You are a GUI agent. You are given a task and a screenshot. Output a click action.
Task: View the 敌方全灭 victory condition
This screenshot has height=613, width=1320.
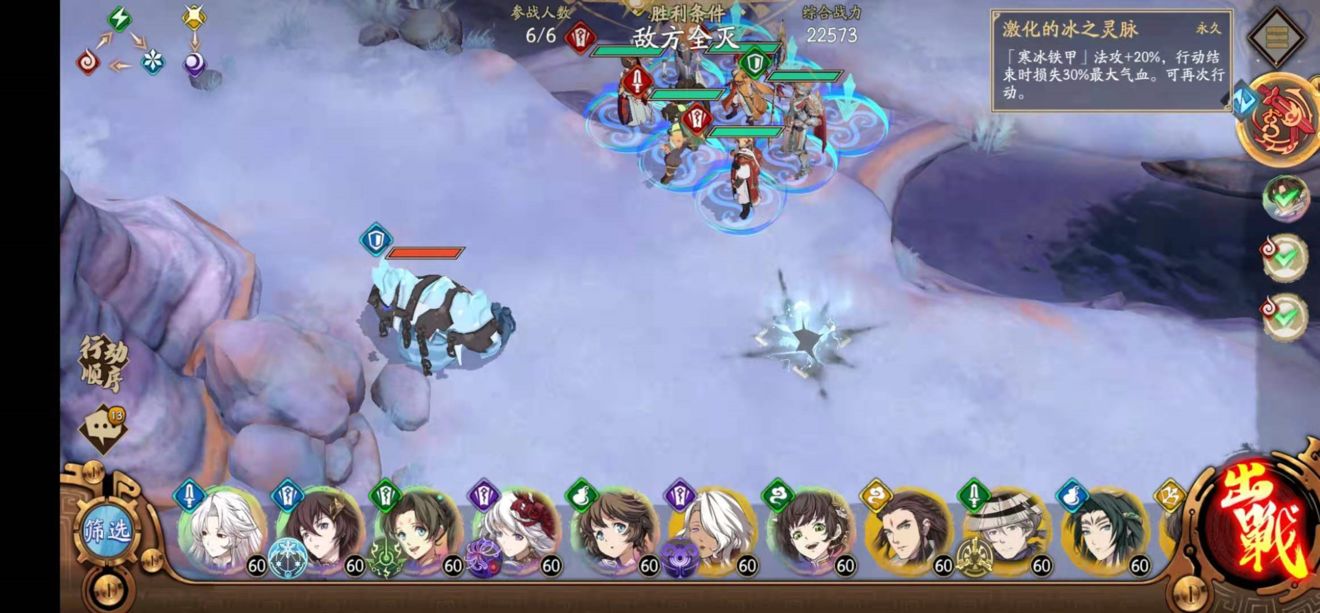click(x=682, y=37)
